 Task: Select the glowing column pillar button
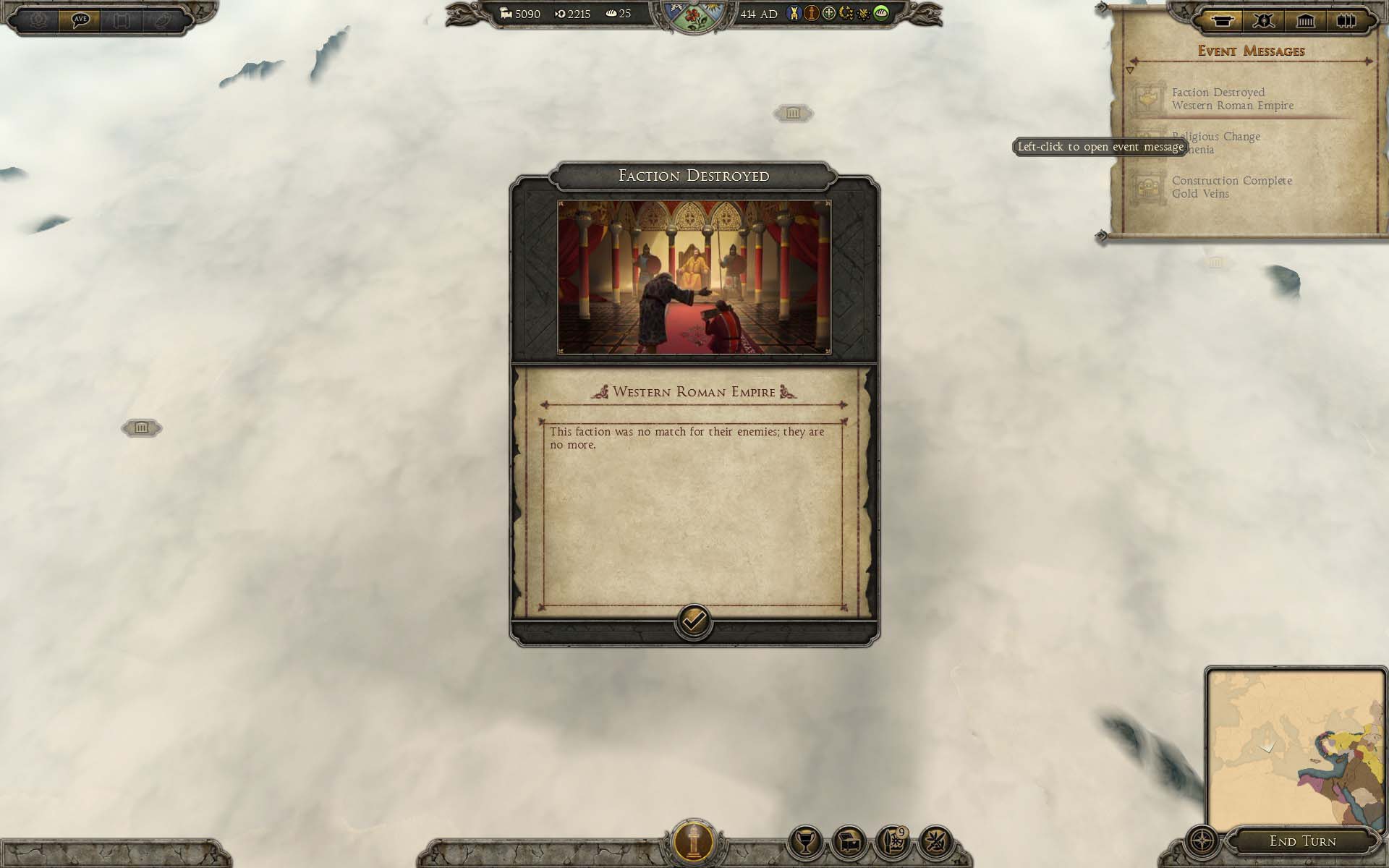tap(694, 842)
